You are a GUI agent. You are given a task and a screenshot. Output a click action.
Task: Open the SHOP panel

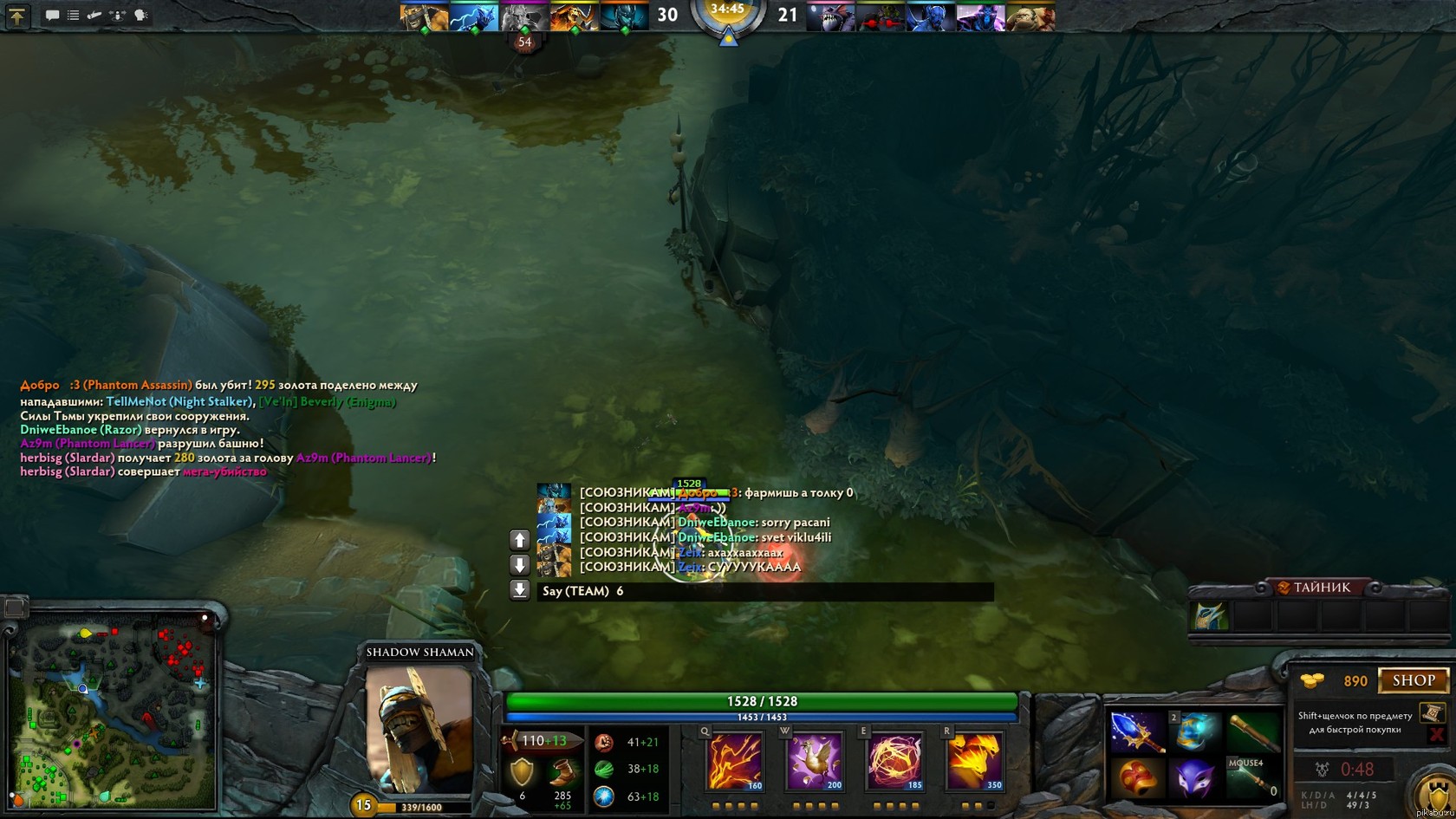click(x=1414, y=680)
